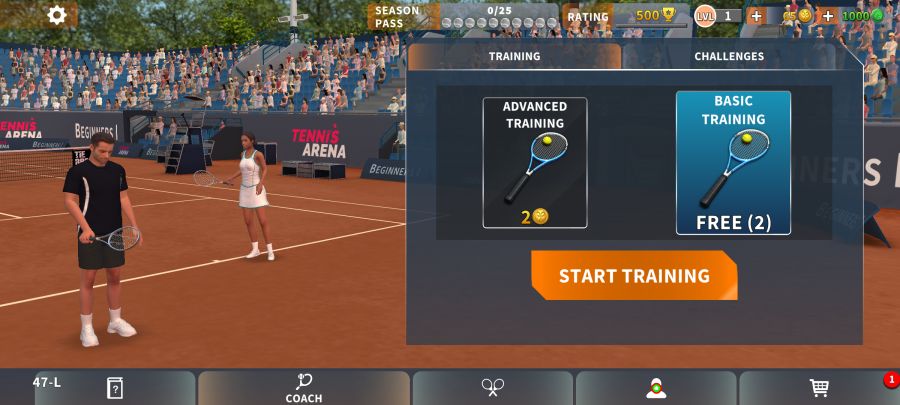Switch to the Challenges tab
This screenshot has width=900, height=405.
pos(729,57)
